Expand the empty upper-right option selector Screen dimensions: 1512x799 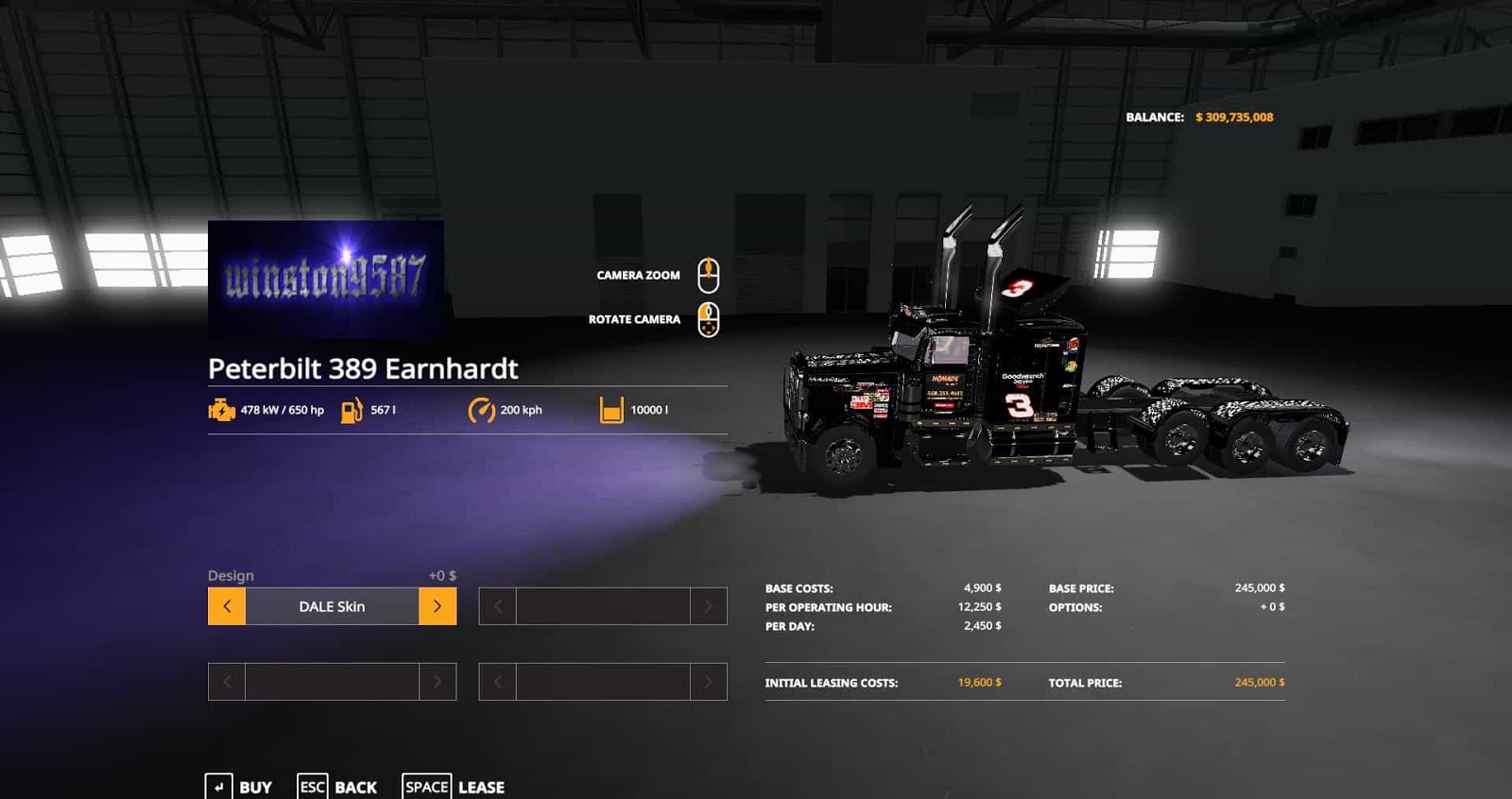(x=602, y=606)
